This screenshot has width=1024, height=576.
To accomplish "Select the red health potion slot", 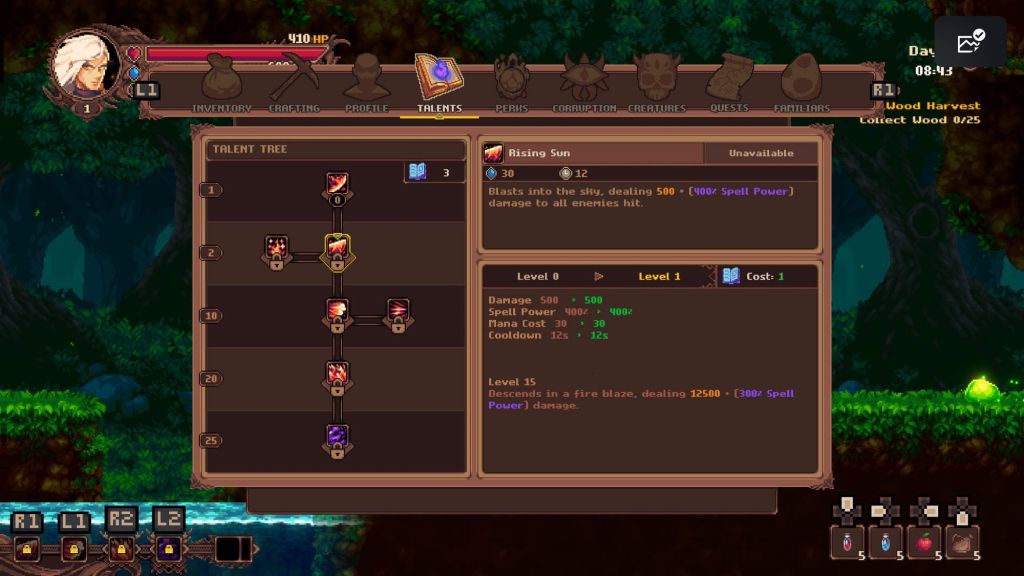I will click(x=846, y=542).
